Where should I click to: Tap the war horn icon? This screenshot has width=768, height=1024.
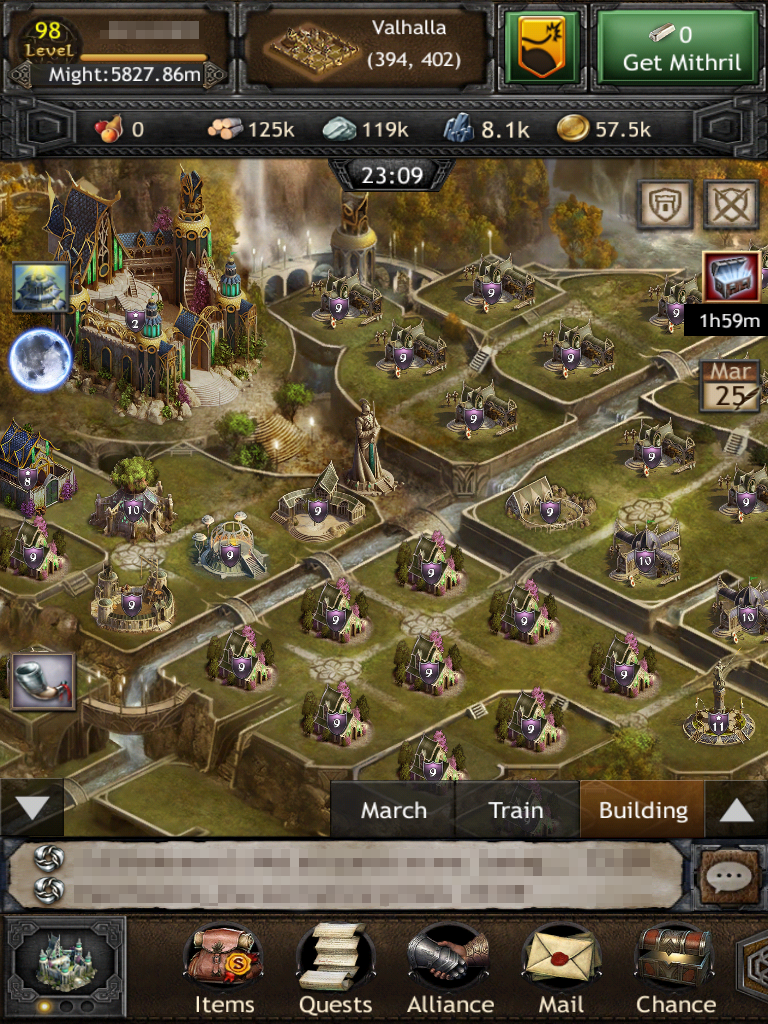click(41, 682)
